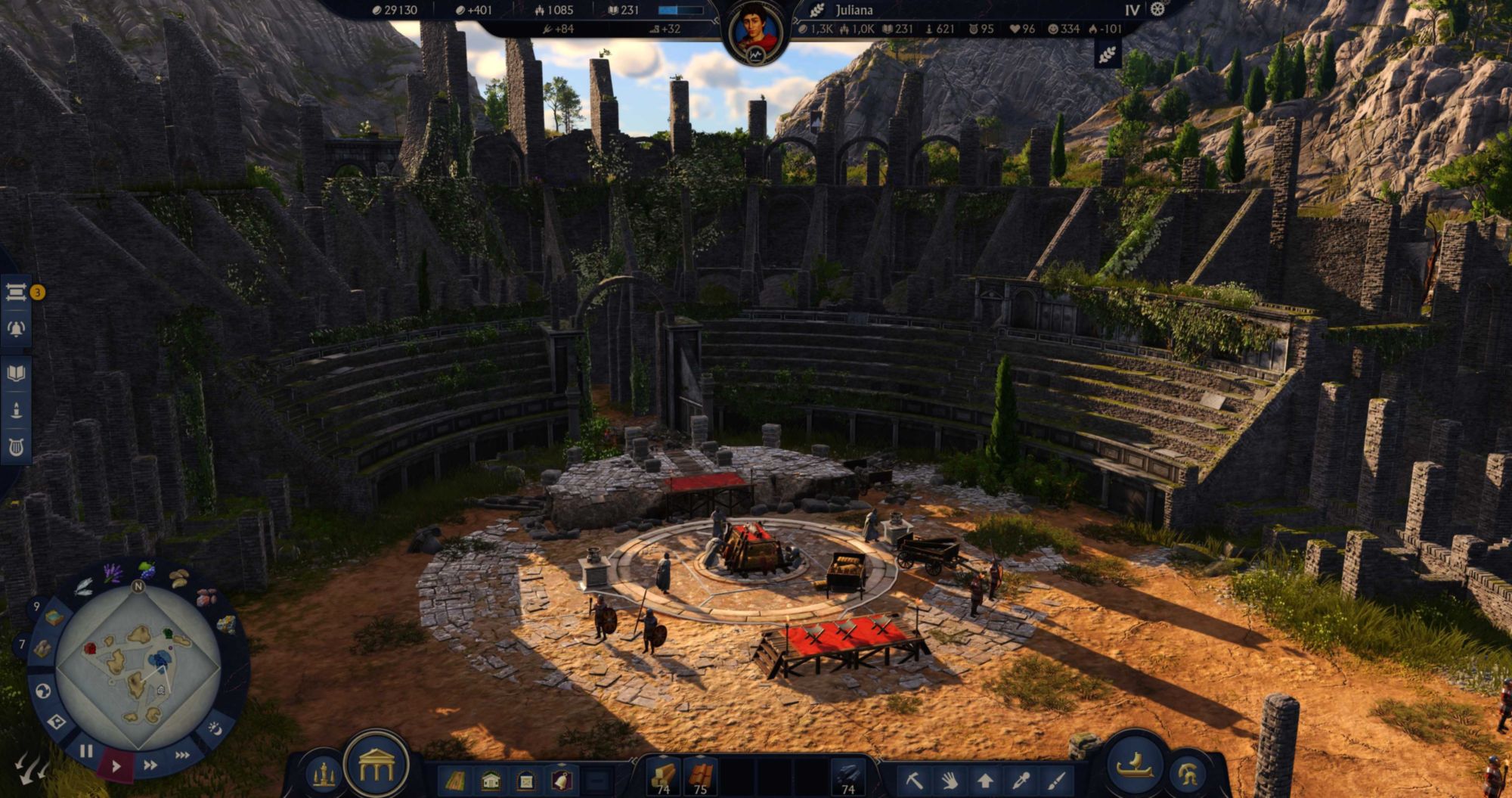Select the pickaxe demolish tool
Screen dimensions: 1512x798
(x=914, y=779)
